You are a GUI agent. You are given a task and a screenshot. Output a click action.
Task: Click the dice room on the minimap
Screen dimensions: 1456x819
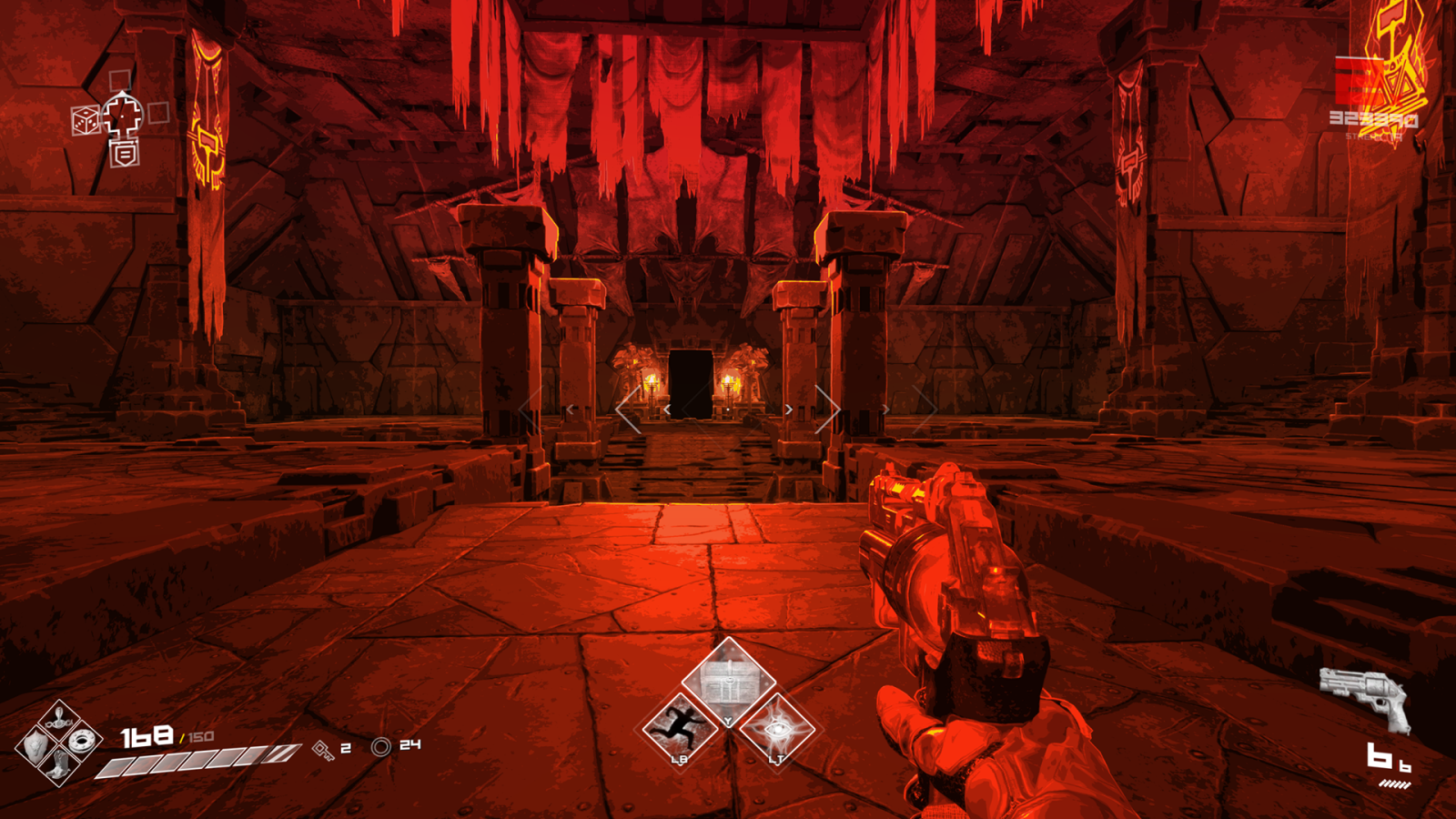86,120
